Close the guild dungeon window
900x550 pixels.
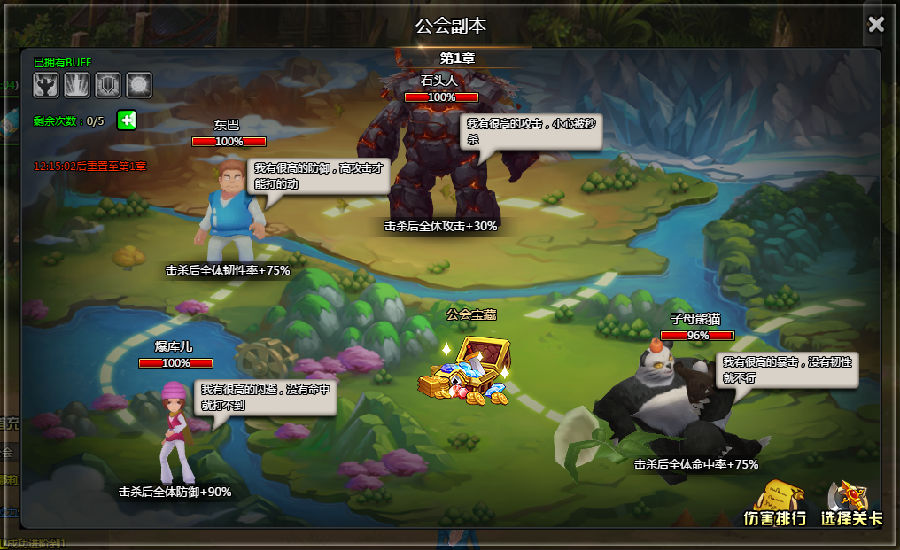click(x=876, y=25)
